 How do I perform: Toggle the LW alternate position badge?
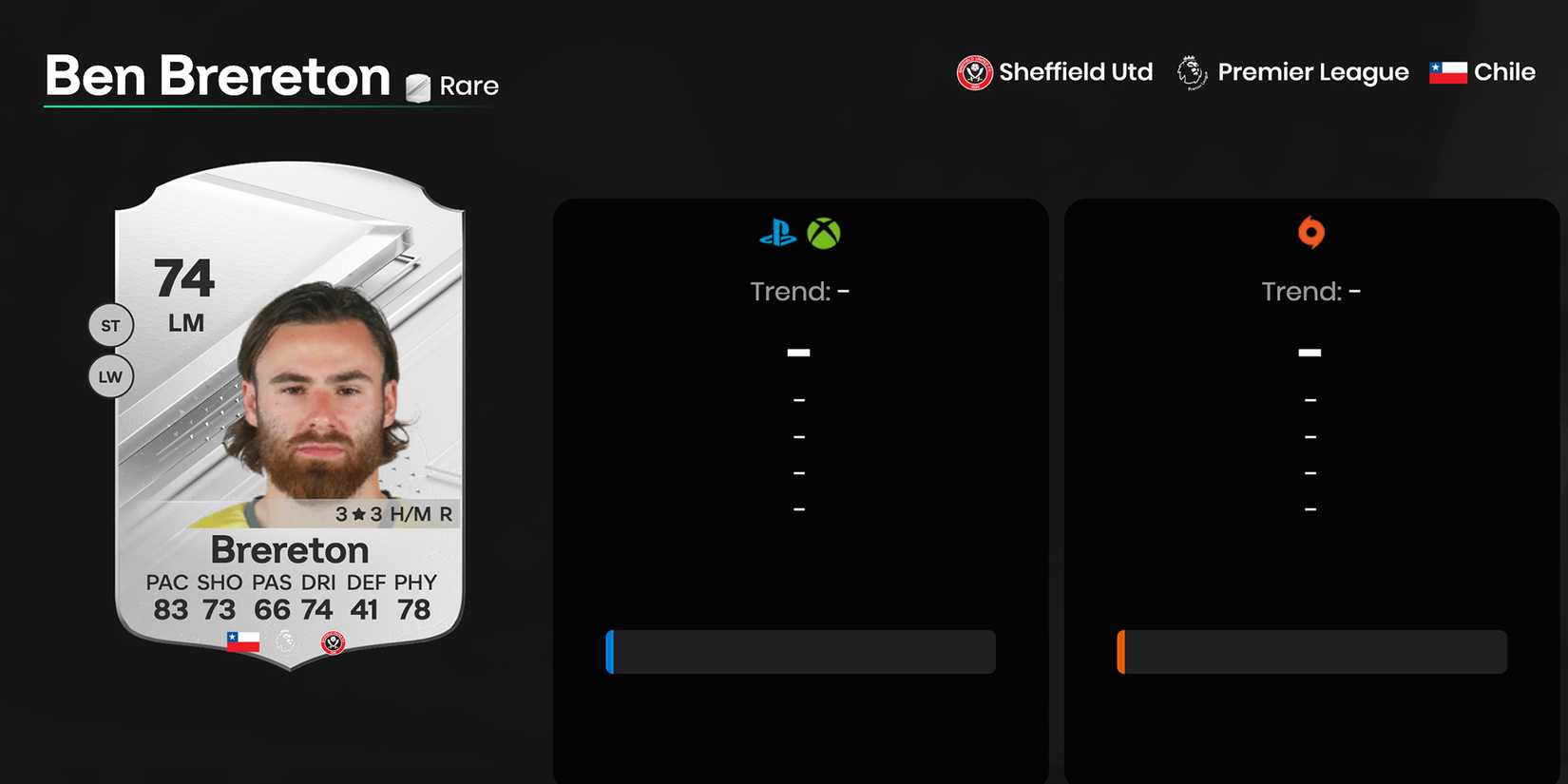coord(110,376)
